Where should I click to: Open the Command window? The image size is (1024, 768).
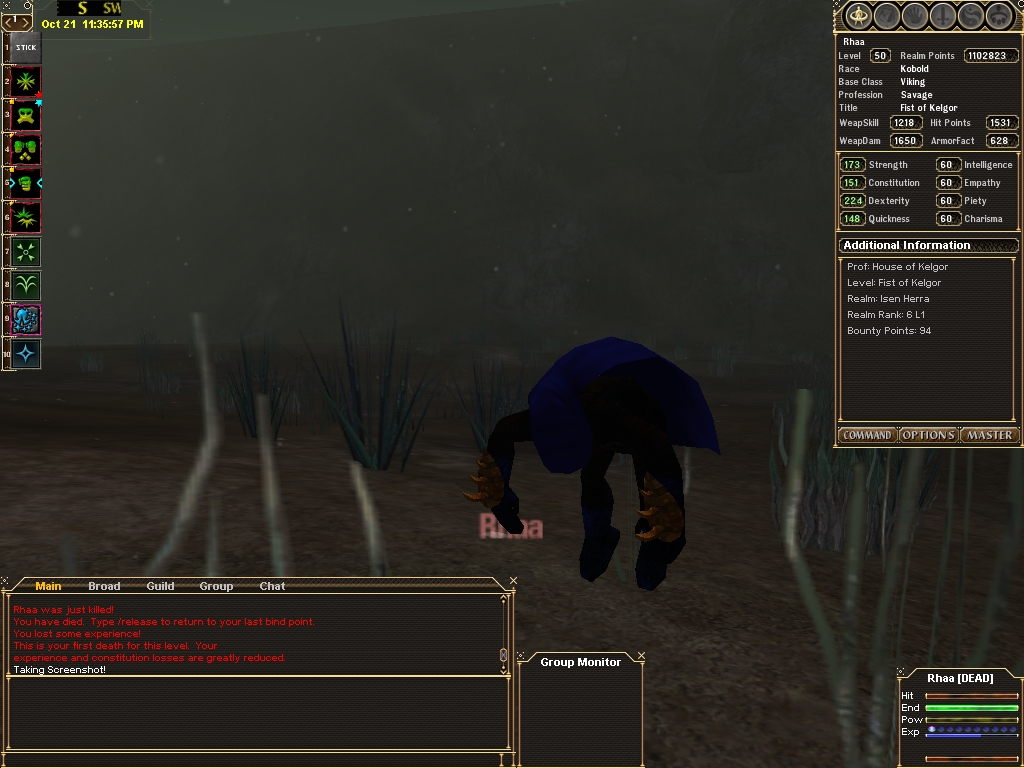pos(867,435)
